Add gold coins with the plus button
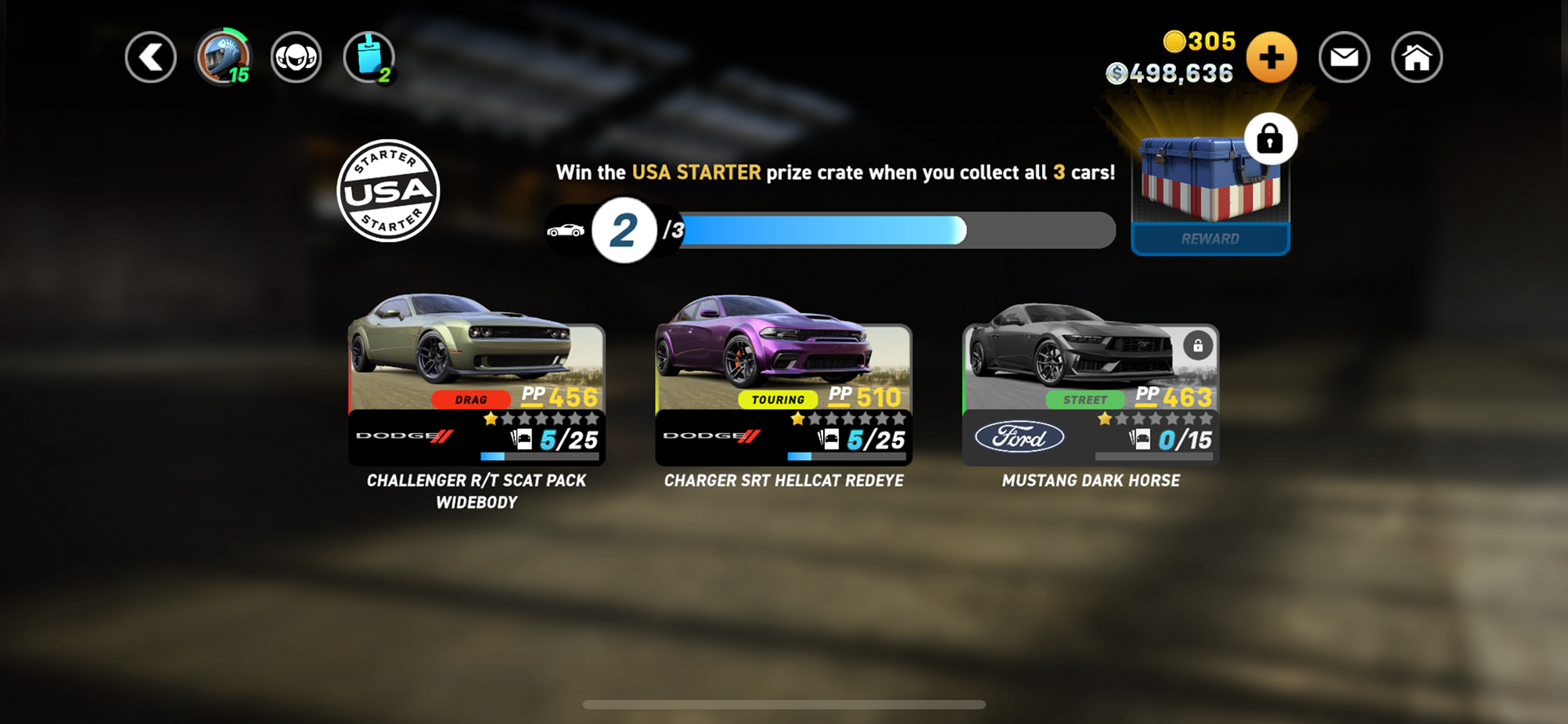1568x724 pixels. pyautogui.click(x=1271, y=58)
